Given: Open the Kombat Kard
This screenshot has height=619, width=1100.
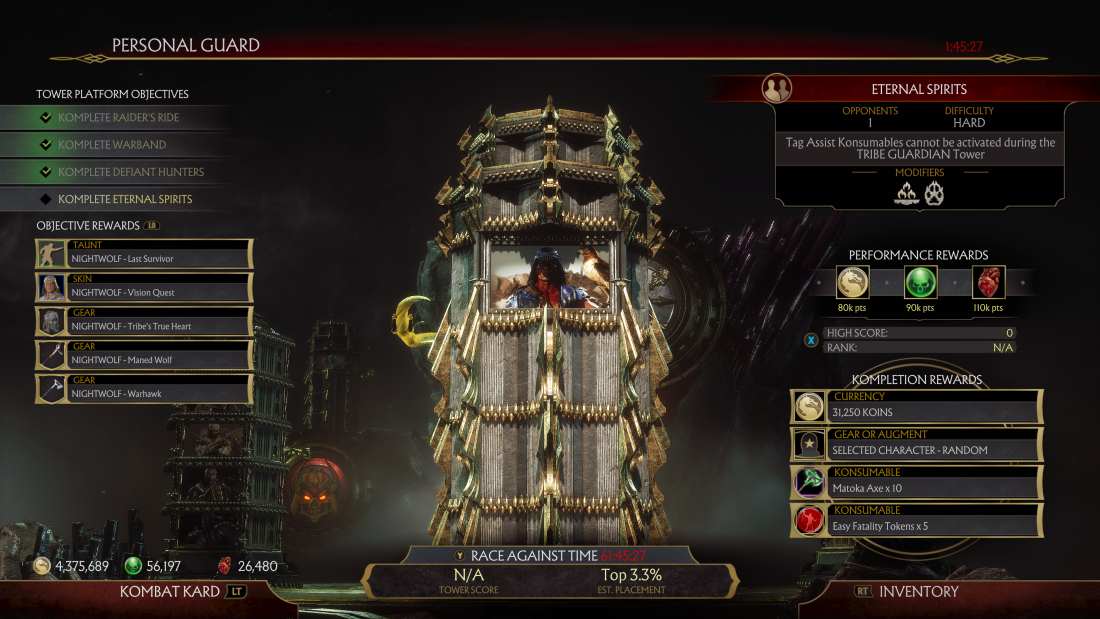Looking at the screenshot, I should click(x=182, y=591).
